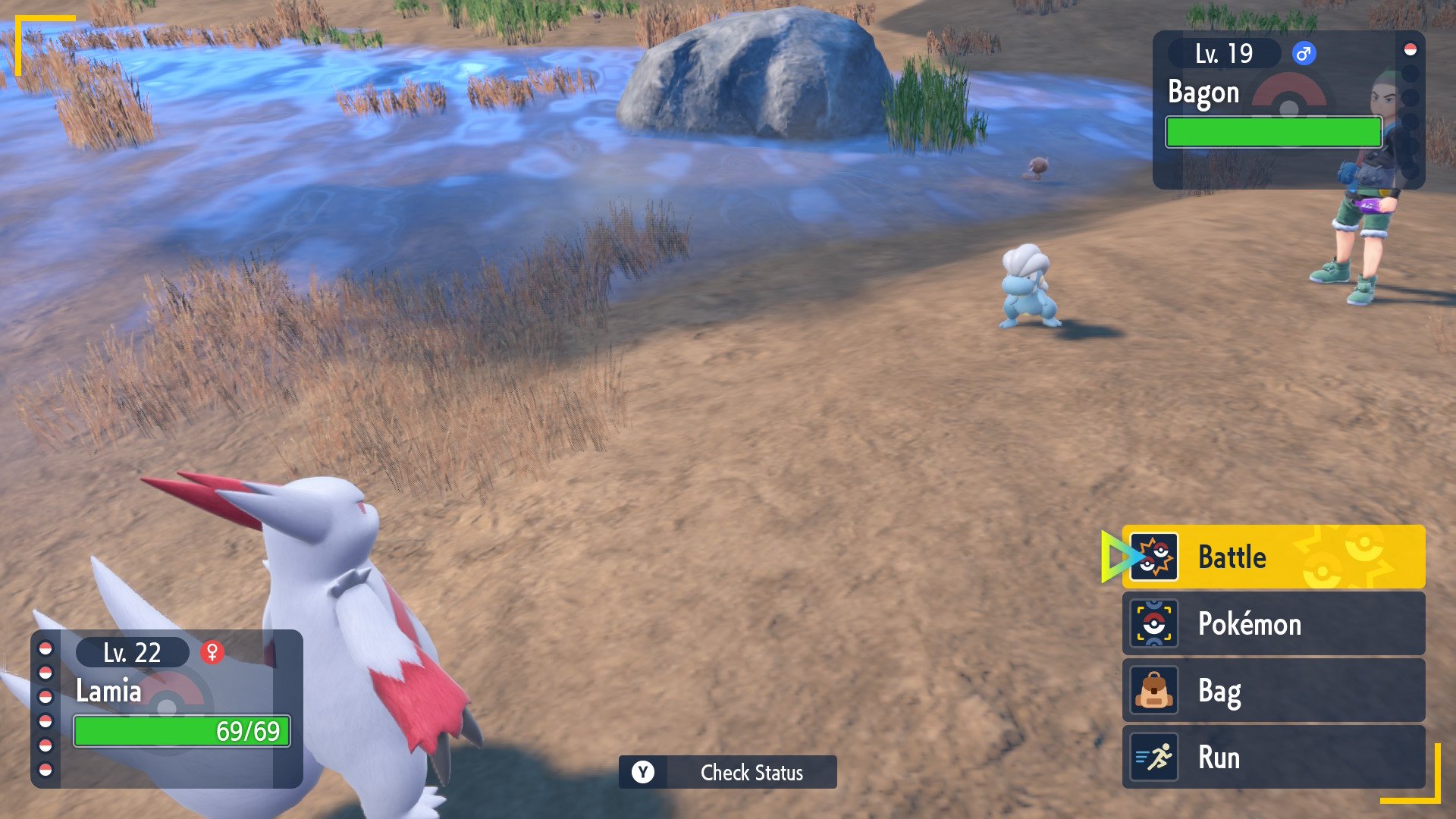Viewport: 1456px width, 819px height.
Task: Open the Pokémon party menu
Action: [1272, 623]
